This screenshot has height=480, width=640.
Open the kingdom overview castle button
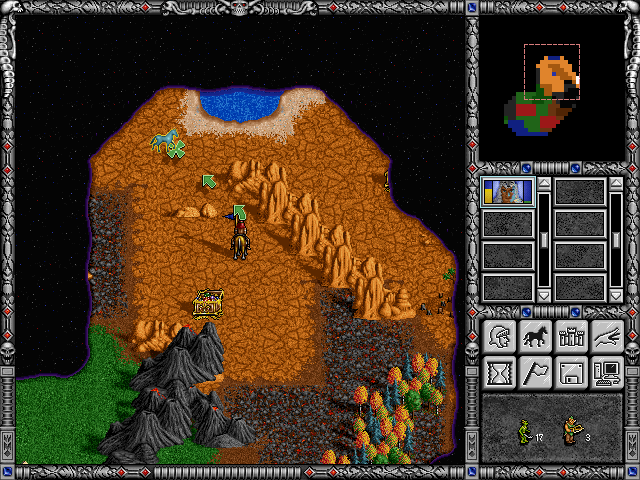[570, 337]
